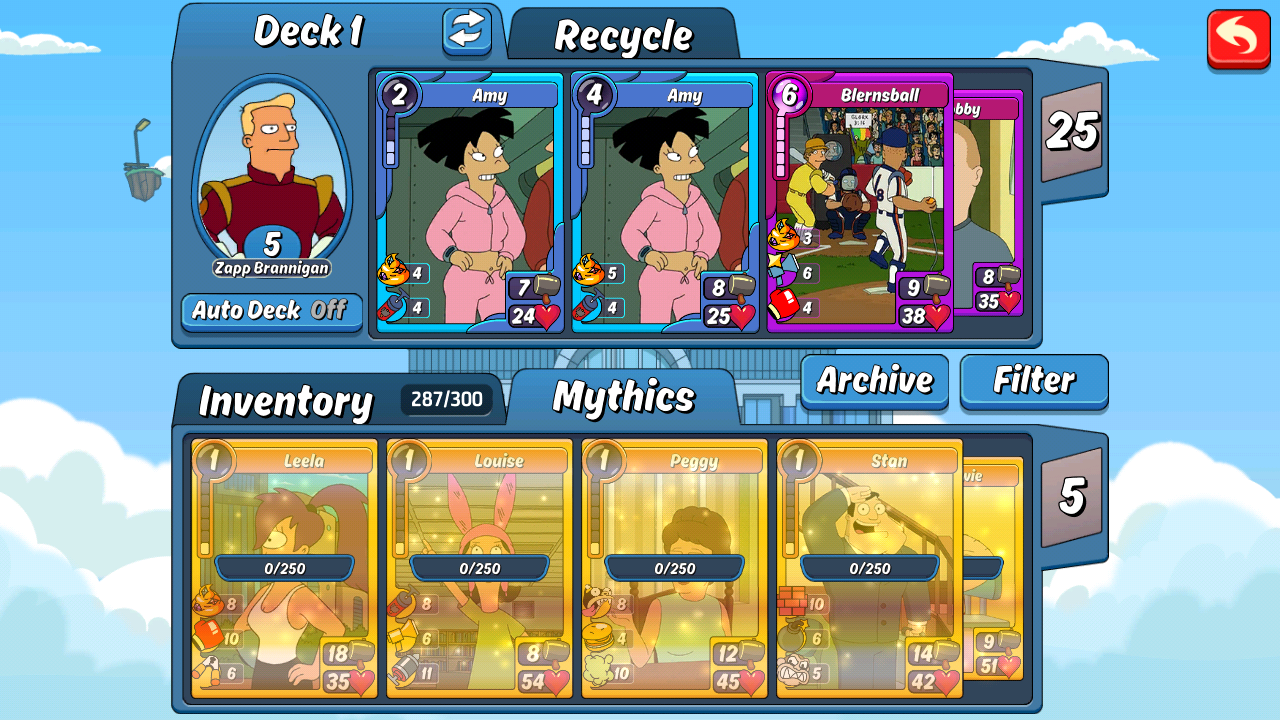The image size is (1280, 720).
Task: Open the Recycle tab
Action: (623, 37)
